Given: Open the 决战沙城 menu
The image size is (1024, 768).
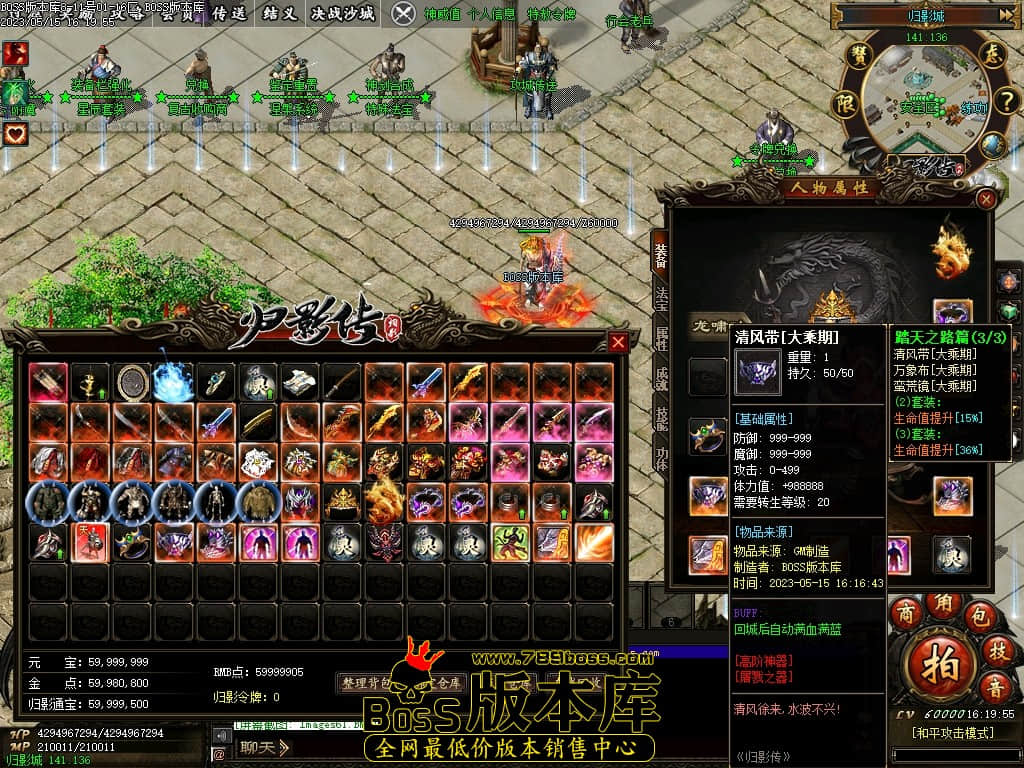Looking at the screenshot, I should pos(342,13).
